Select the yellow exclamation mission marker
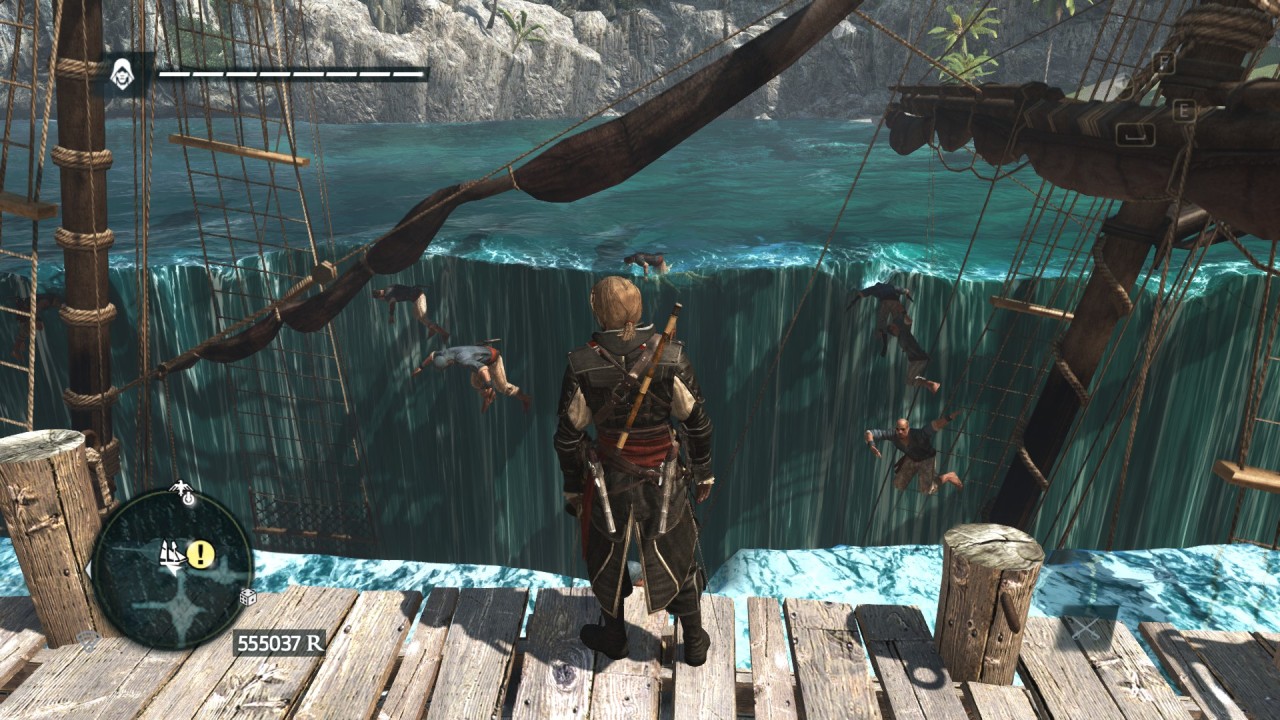The image size is (1280, 720). [201, 554]
